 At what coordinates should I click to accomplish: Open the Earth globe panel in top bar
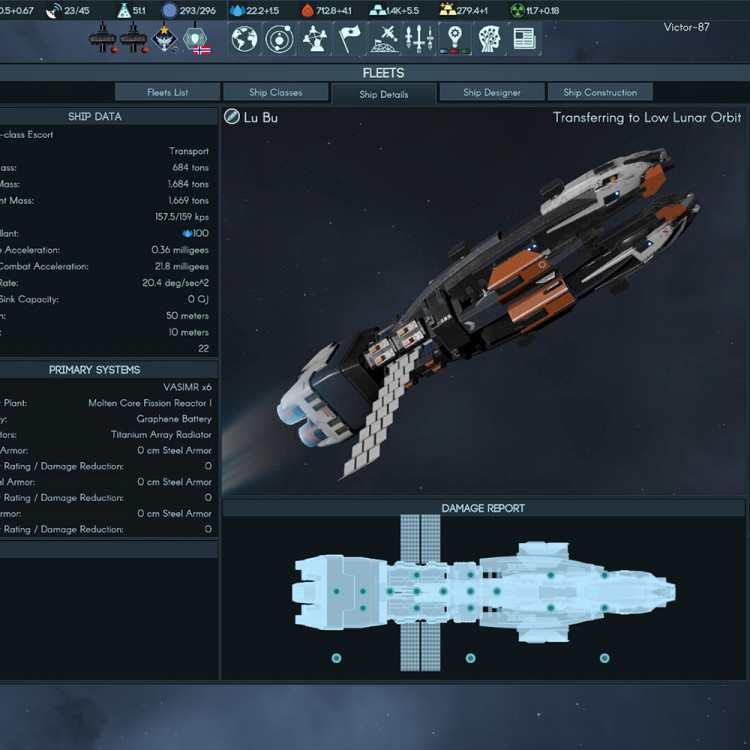(x=245, y=39)
